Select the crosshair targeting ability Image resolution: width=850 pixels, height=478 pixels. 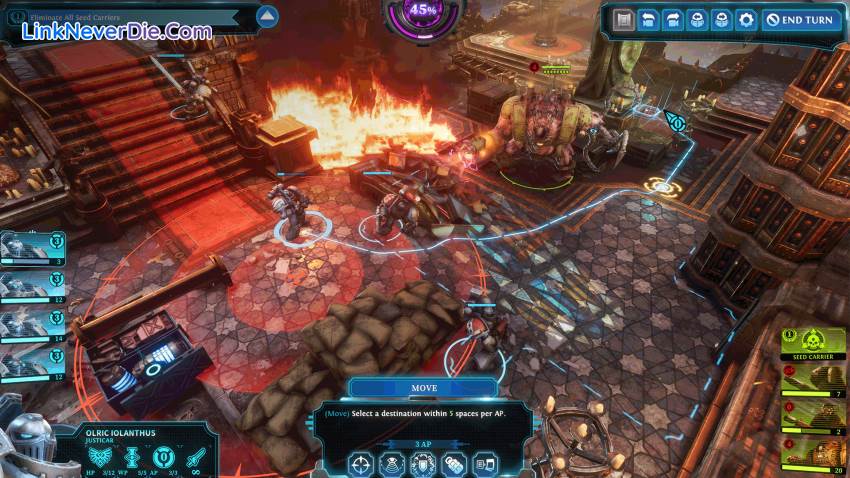tap(361, 464)
